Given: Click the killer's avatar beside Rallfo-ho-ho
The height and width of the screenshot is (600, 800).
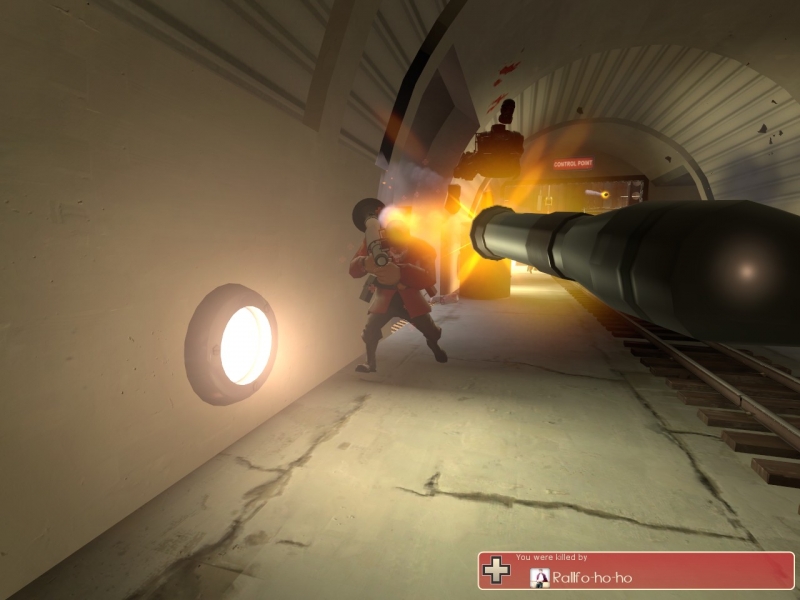Looking at the screenshot, I should click(x=539, y=577).
